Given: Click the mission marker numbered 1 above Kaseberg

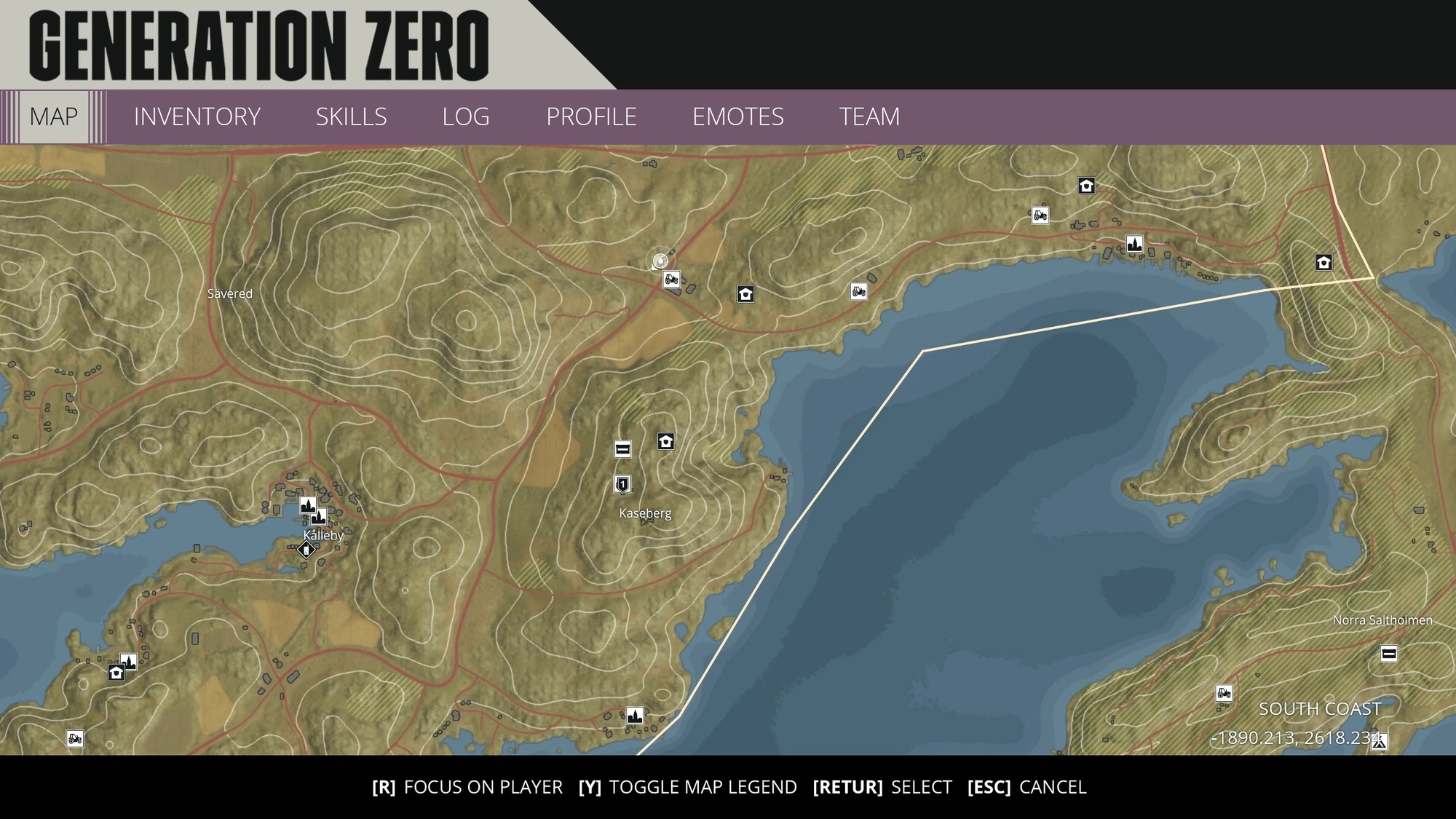Looking at the screenshot, I should tap(621, 485).
